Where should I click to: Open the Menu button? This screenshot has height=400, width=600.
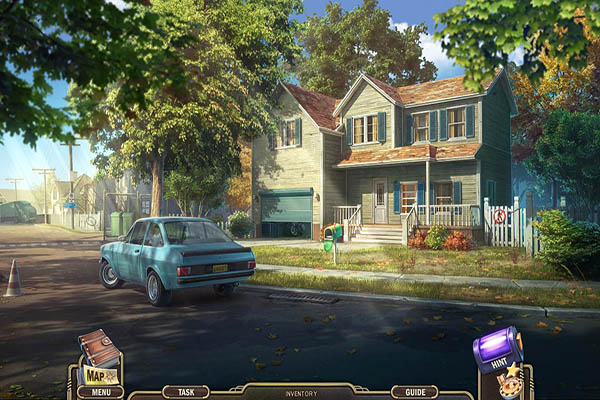(x=100, y=392)
